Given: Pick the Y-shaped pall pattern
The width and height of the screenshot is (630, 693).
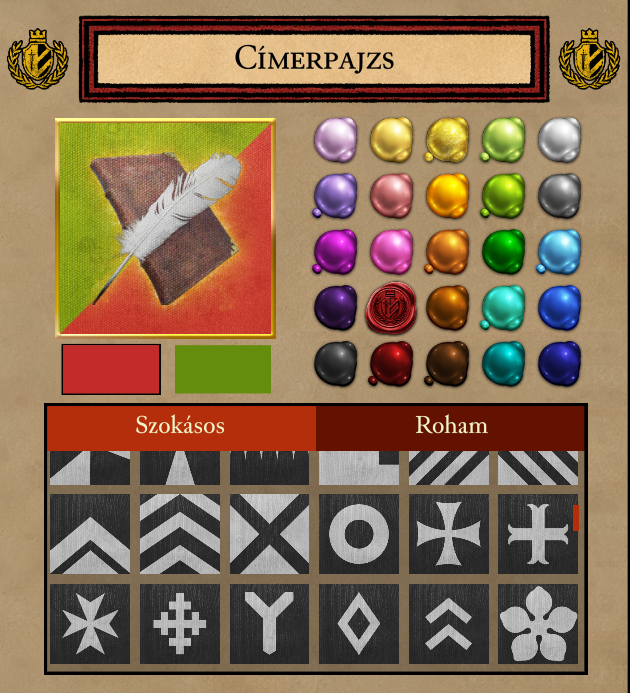Looking at the screenshot, I should [269, 624].
